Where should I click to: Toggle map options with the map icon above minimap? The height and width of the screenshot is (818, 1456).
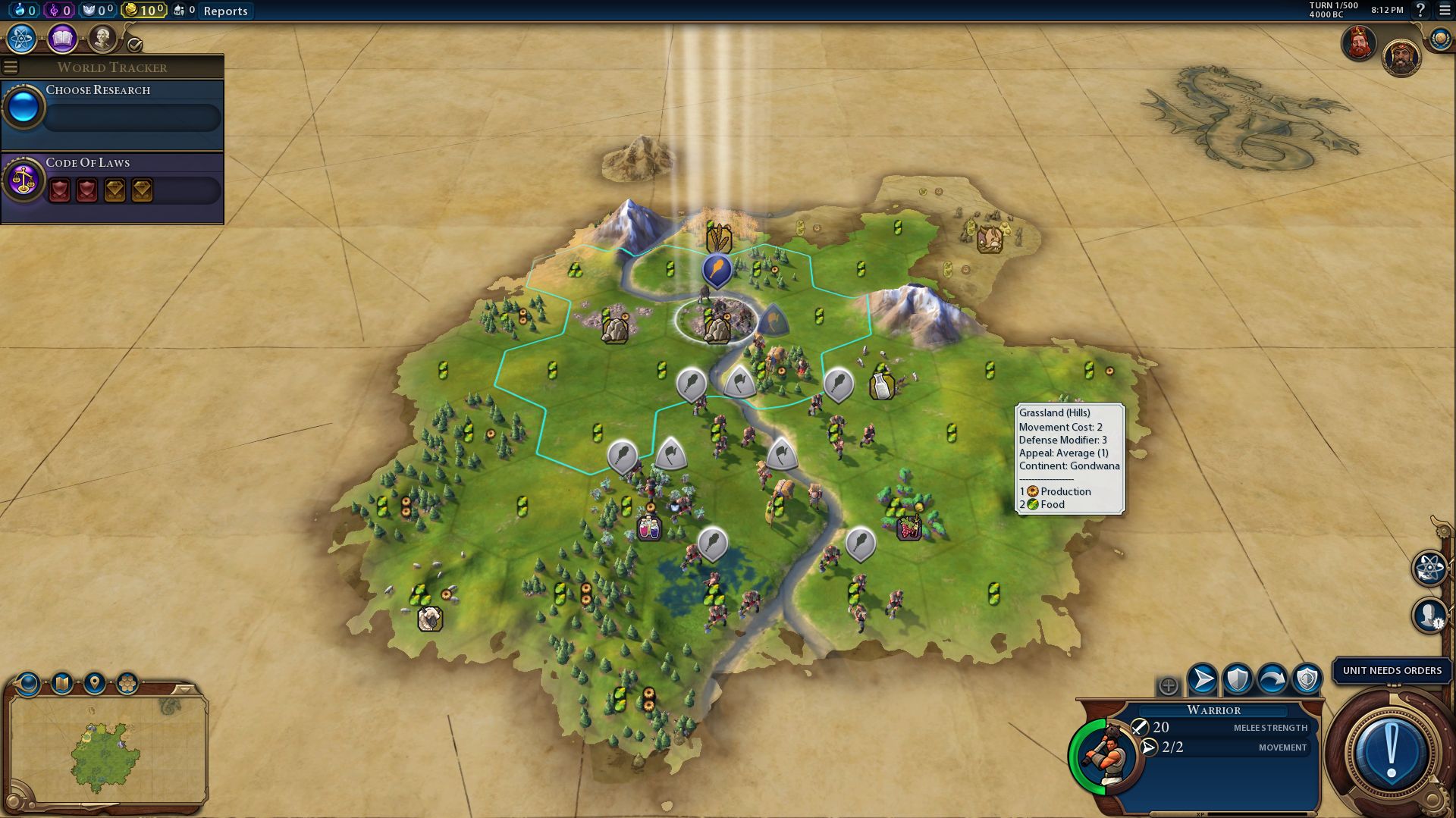61,682
